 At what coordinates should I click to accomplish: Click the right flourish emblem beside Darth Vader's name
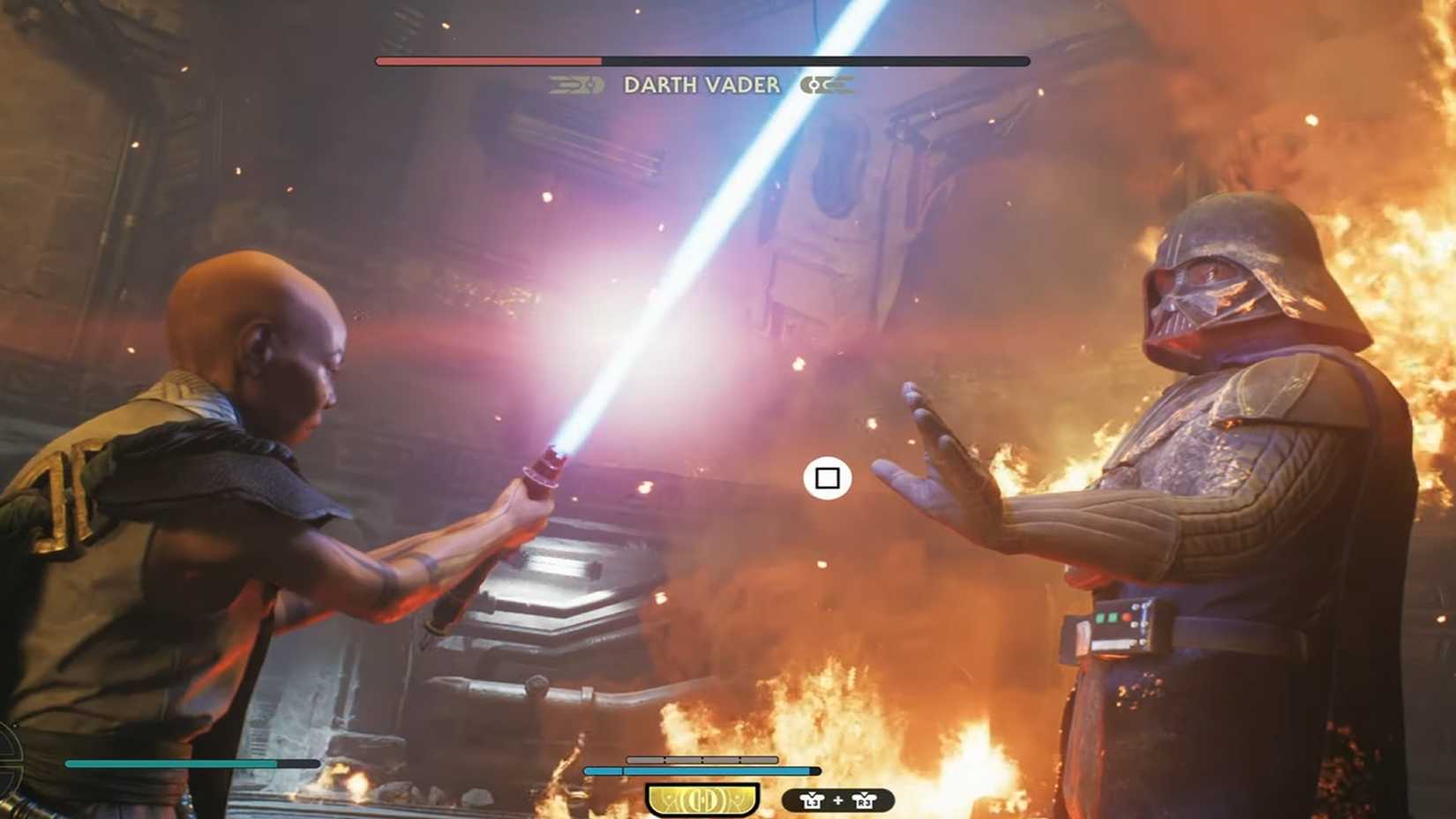tap(825, 86)
